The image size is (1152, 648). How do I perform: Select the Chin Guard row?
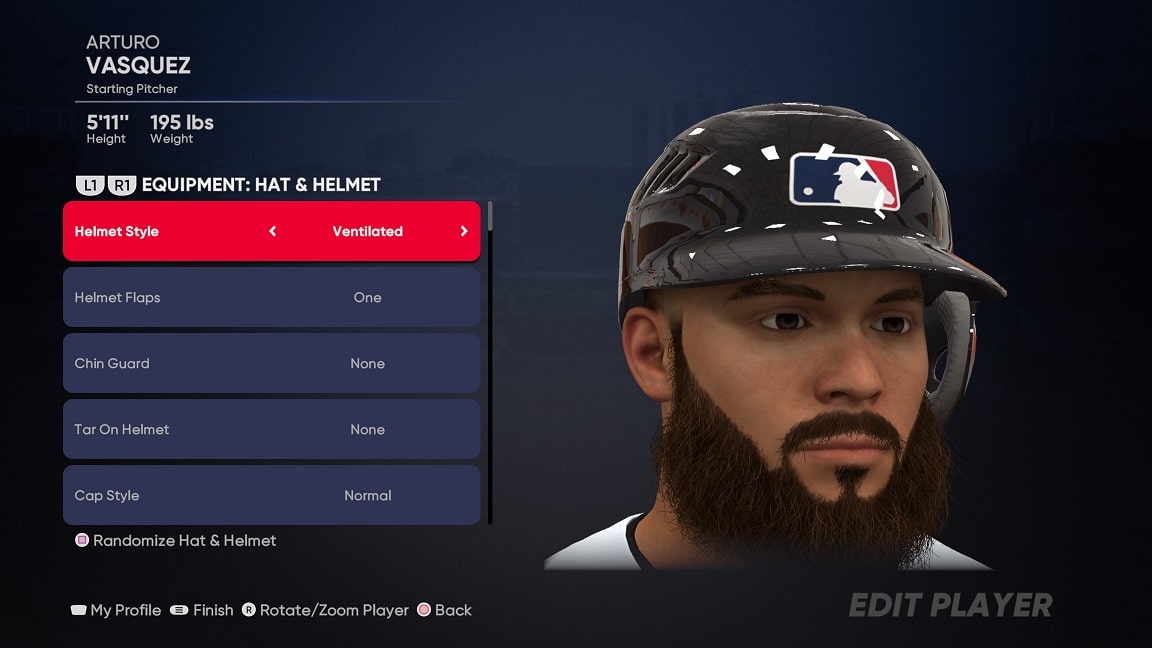[271, 363]
